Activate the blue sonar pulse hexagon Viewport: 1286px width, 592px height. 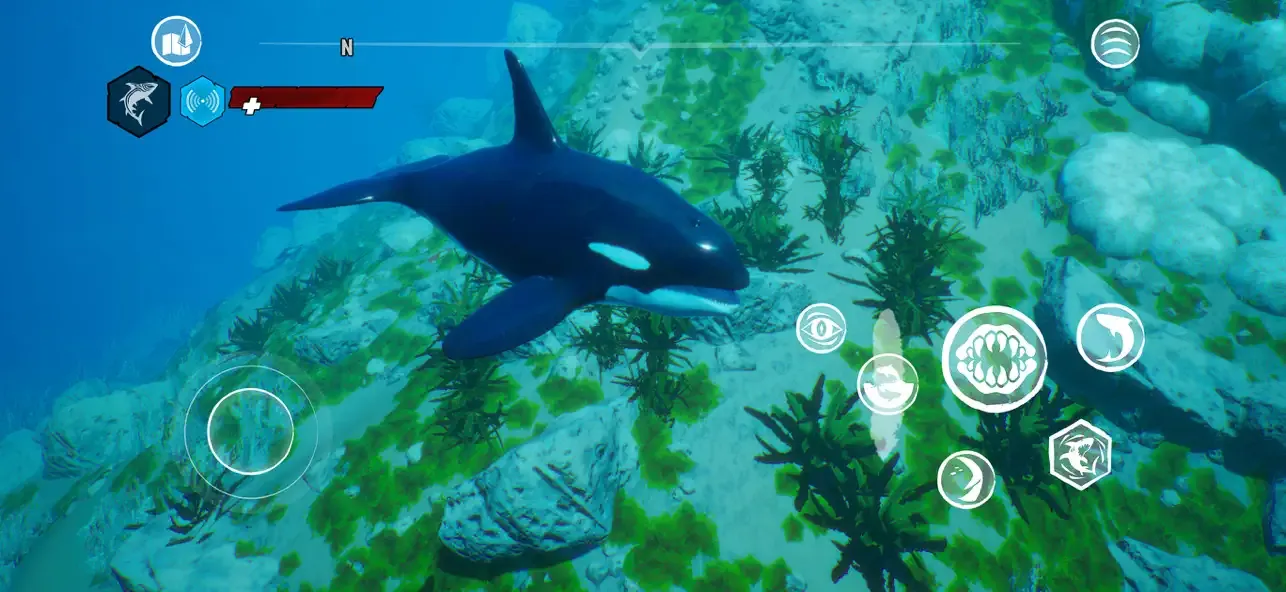pyautogui.click(x=202, y=101)
